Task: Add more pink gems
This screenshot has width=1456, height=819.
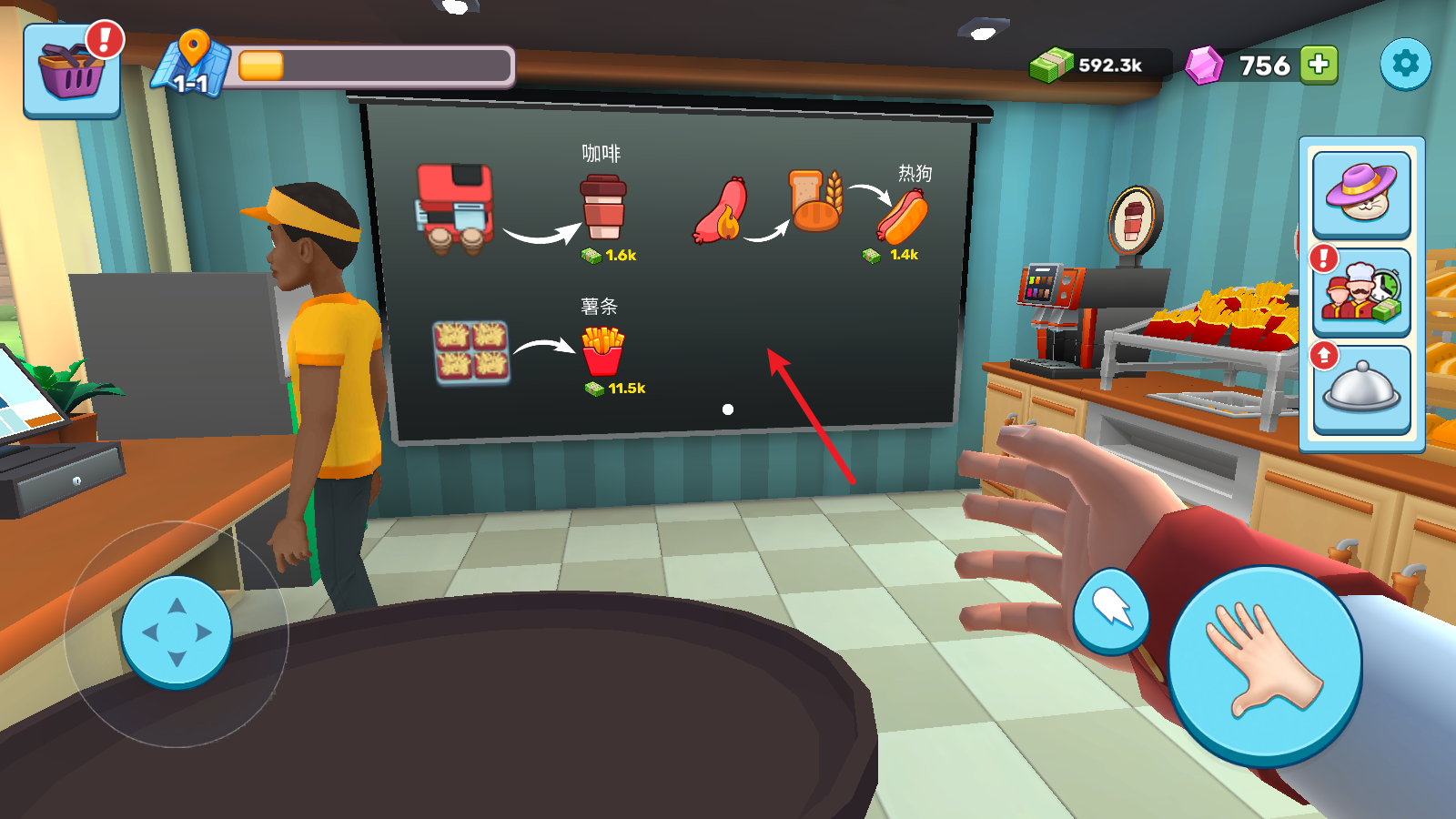Action: [x=1319, y=65]
